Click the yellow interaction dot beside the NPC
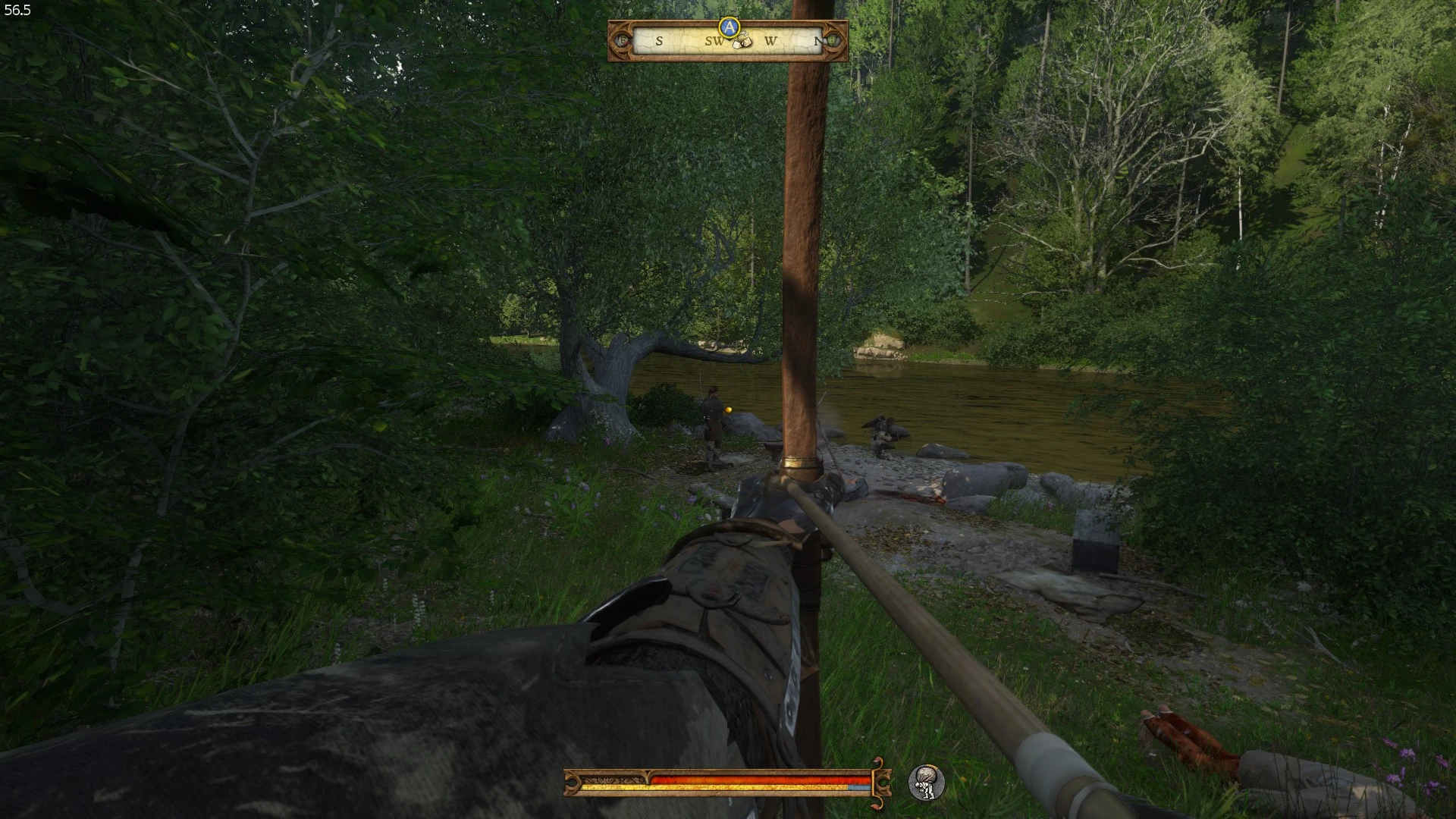Viewport: 1456px width, 819px height. [726, 410]
